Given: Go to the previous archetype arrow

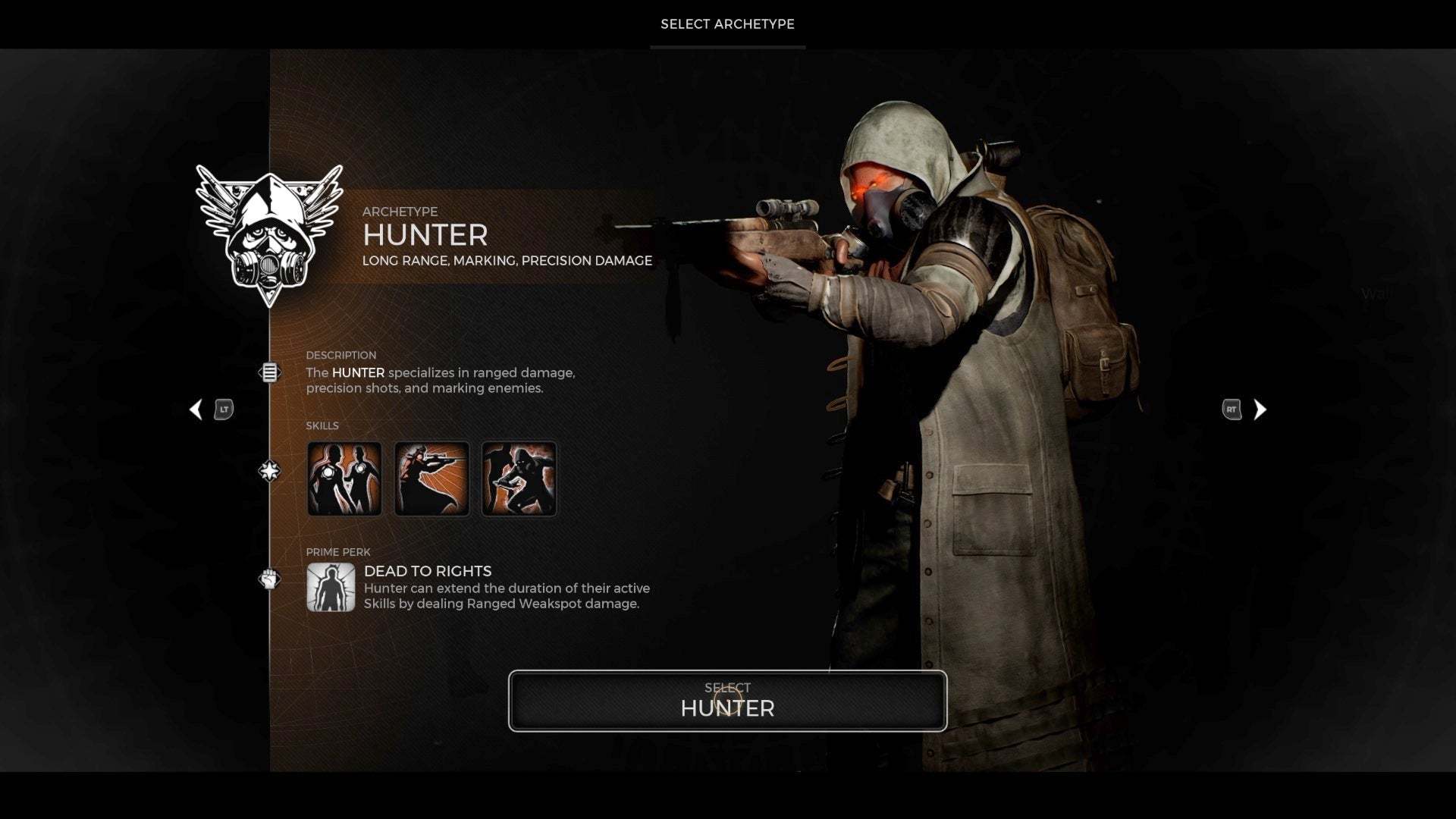Looking at the screenshot, I should 196,409.
